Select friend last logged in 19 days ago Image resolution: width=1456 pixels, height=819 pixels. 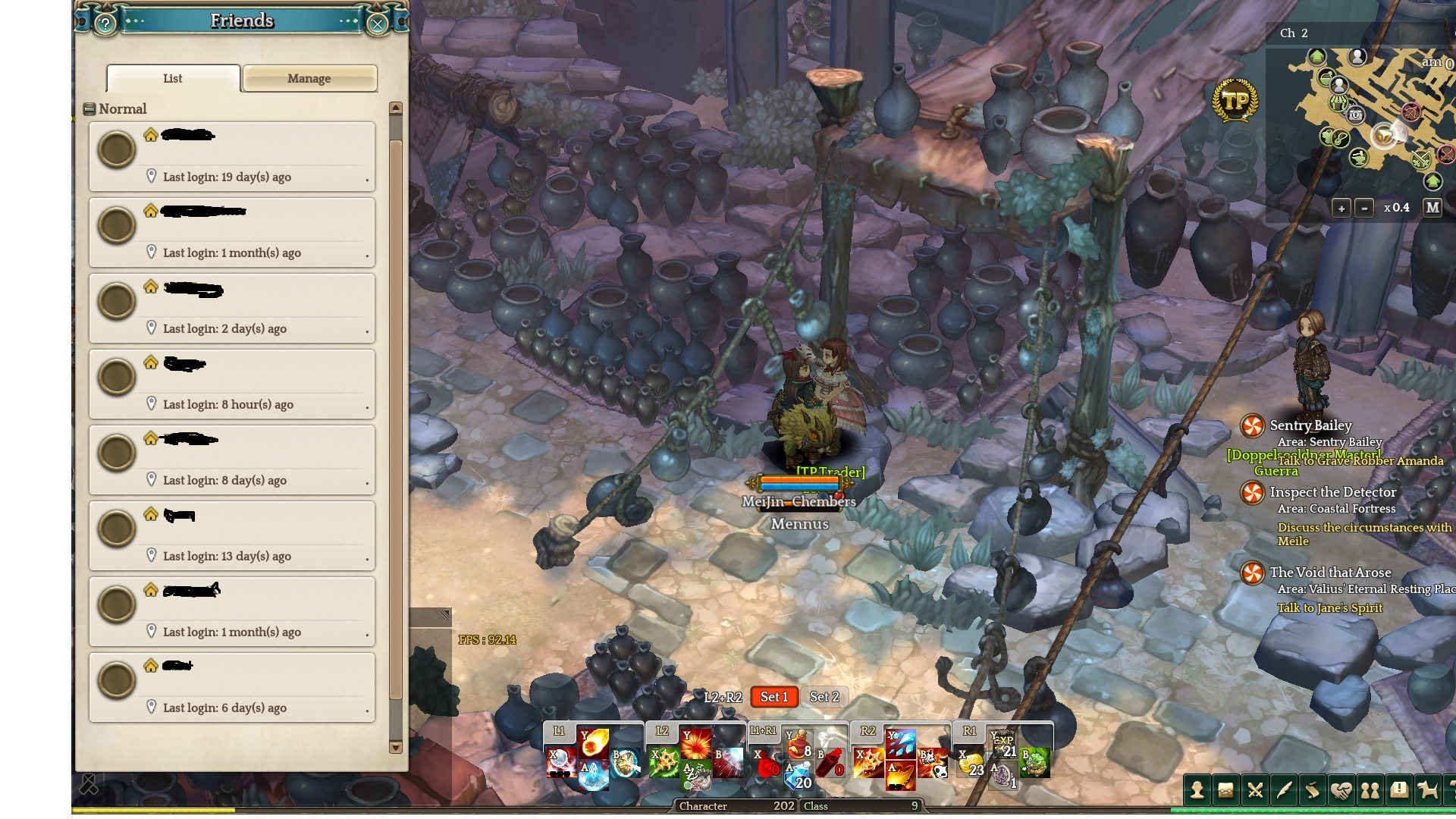click(232, 156)
